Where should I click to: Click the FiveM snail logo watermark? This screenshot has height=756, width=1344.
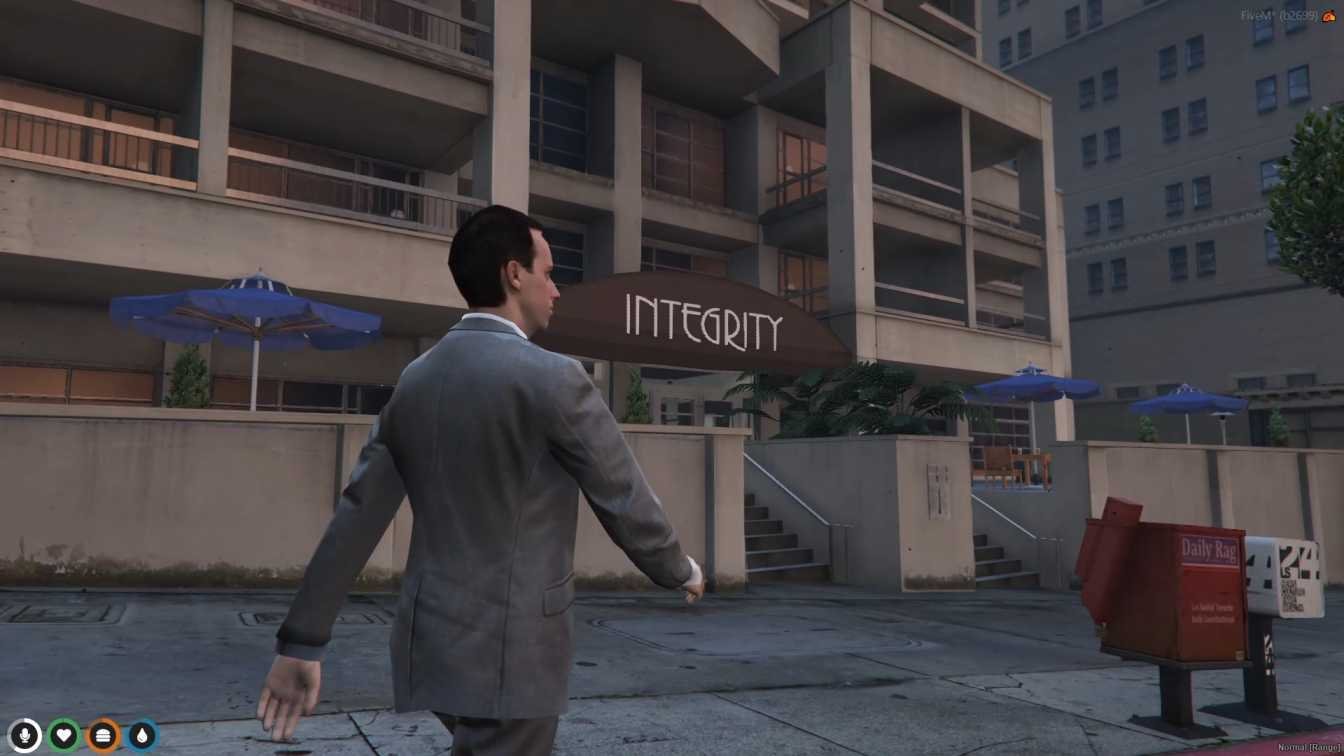[1329, 16]
